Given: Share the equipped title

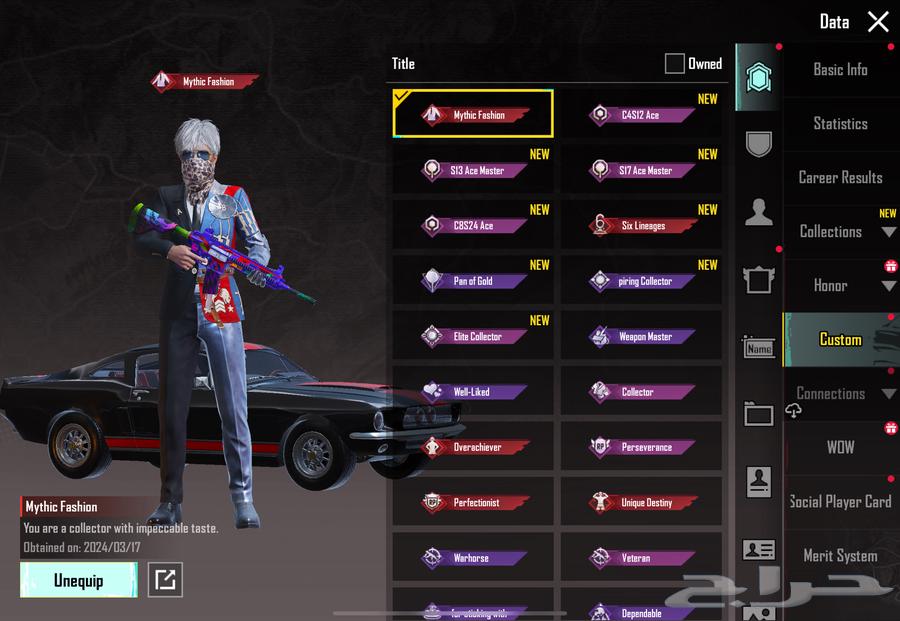Looking at the screenshot, I should pyautogui.click(x=165, y=580).
